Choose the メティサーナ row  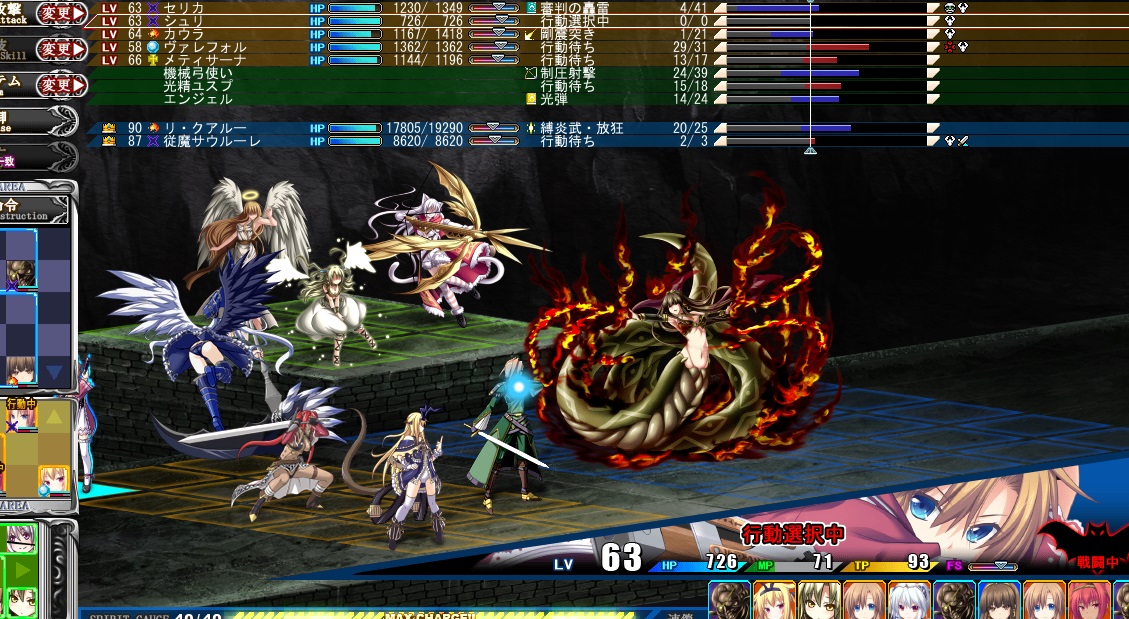[x=195, y=60]
